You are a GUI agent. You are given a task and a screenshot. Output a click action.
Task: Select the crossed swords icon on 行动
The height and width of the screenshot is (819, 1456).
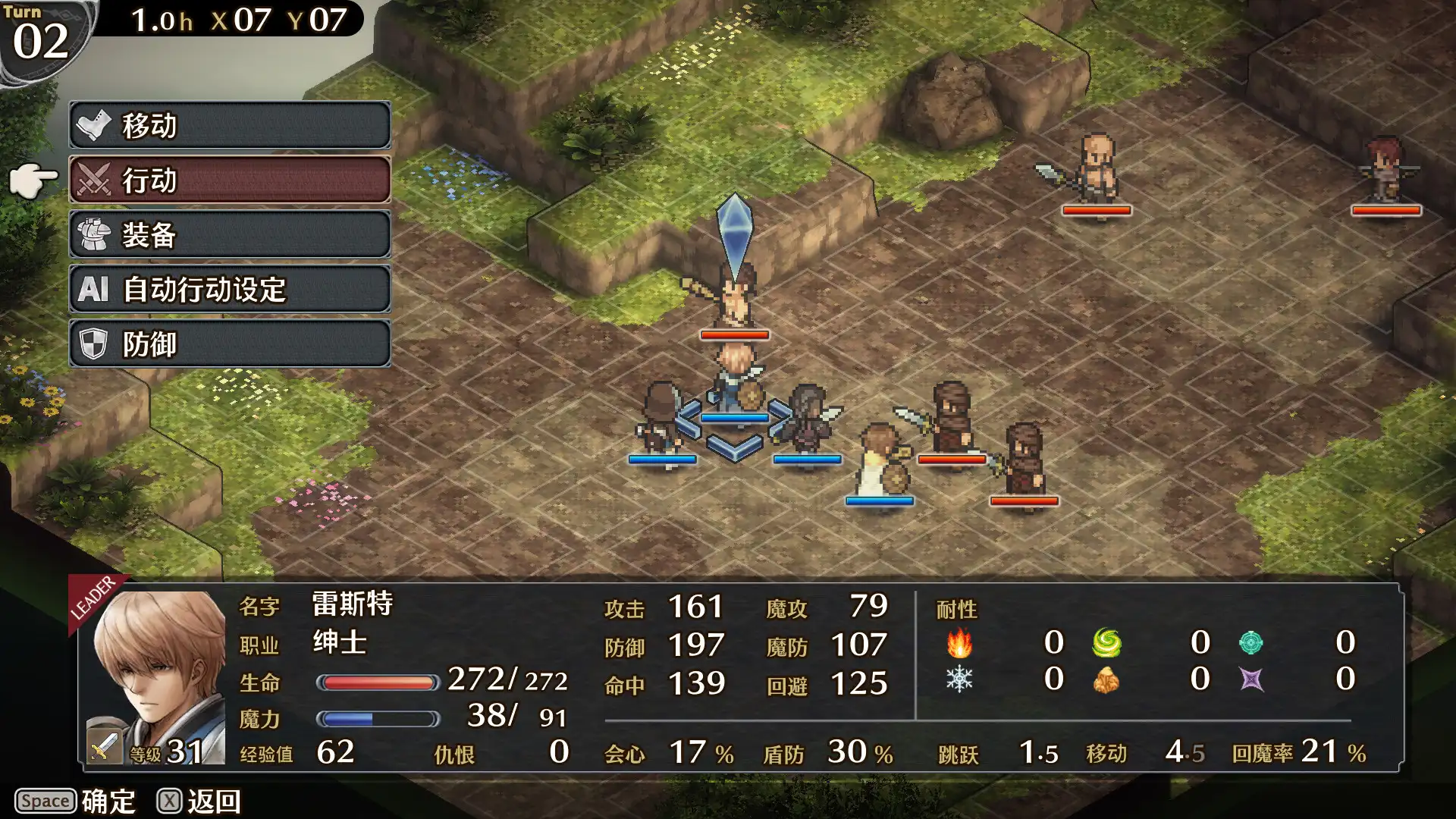[x=93, y=180]
